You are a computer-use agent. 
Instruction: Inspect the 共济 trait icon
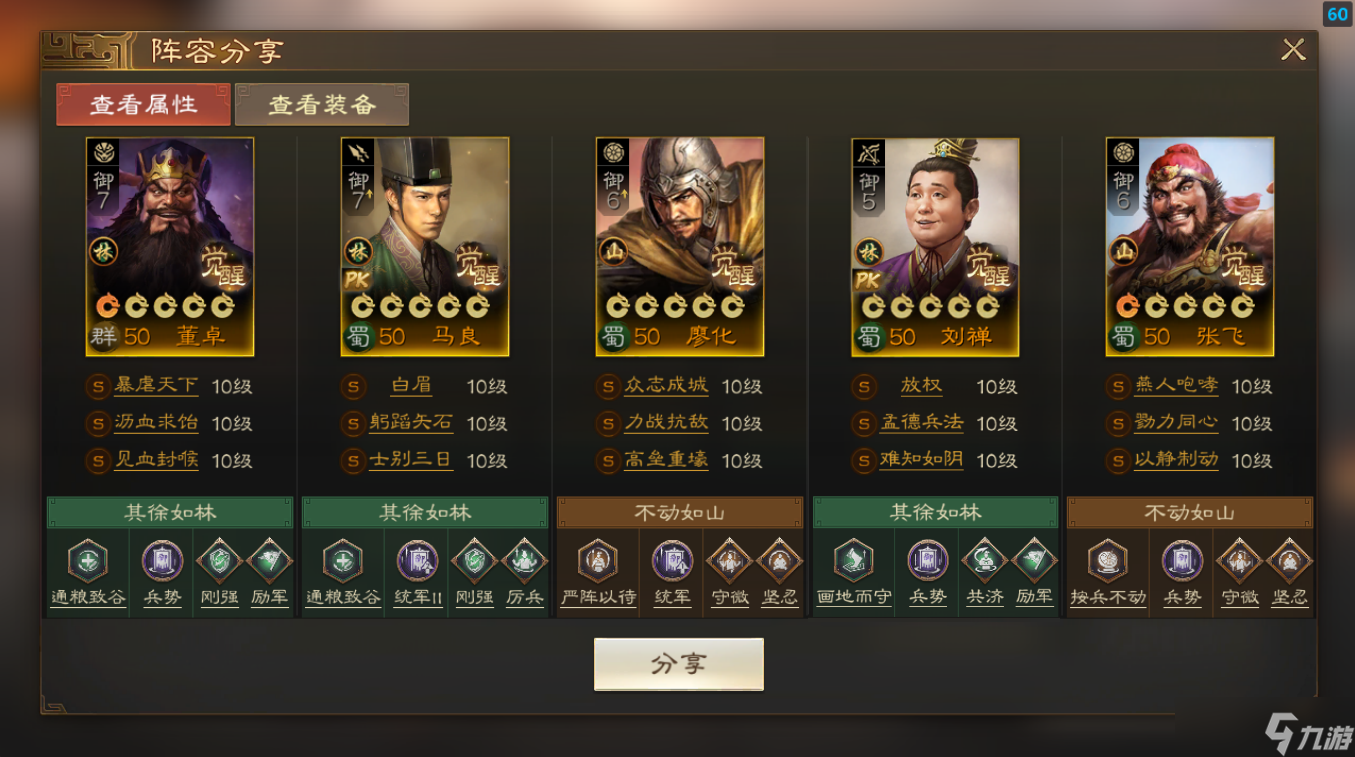[x=984, y=562]
